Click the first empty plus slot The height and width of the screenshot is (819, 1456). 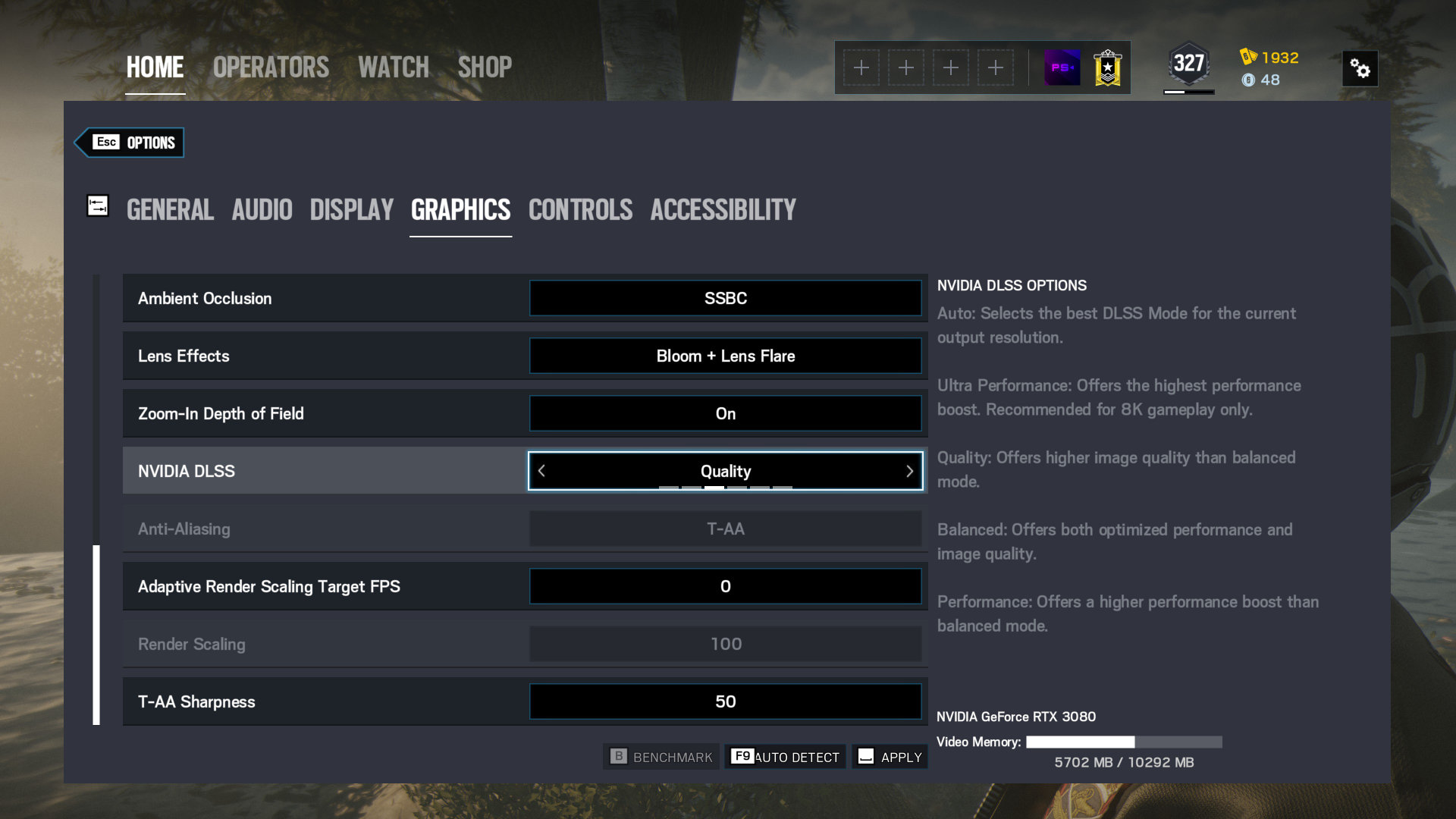pyautogui.click(x=861, y=67)
